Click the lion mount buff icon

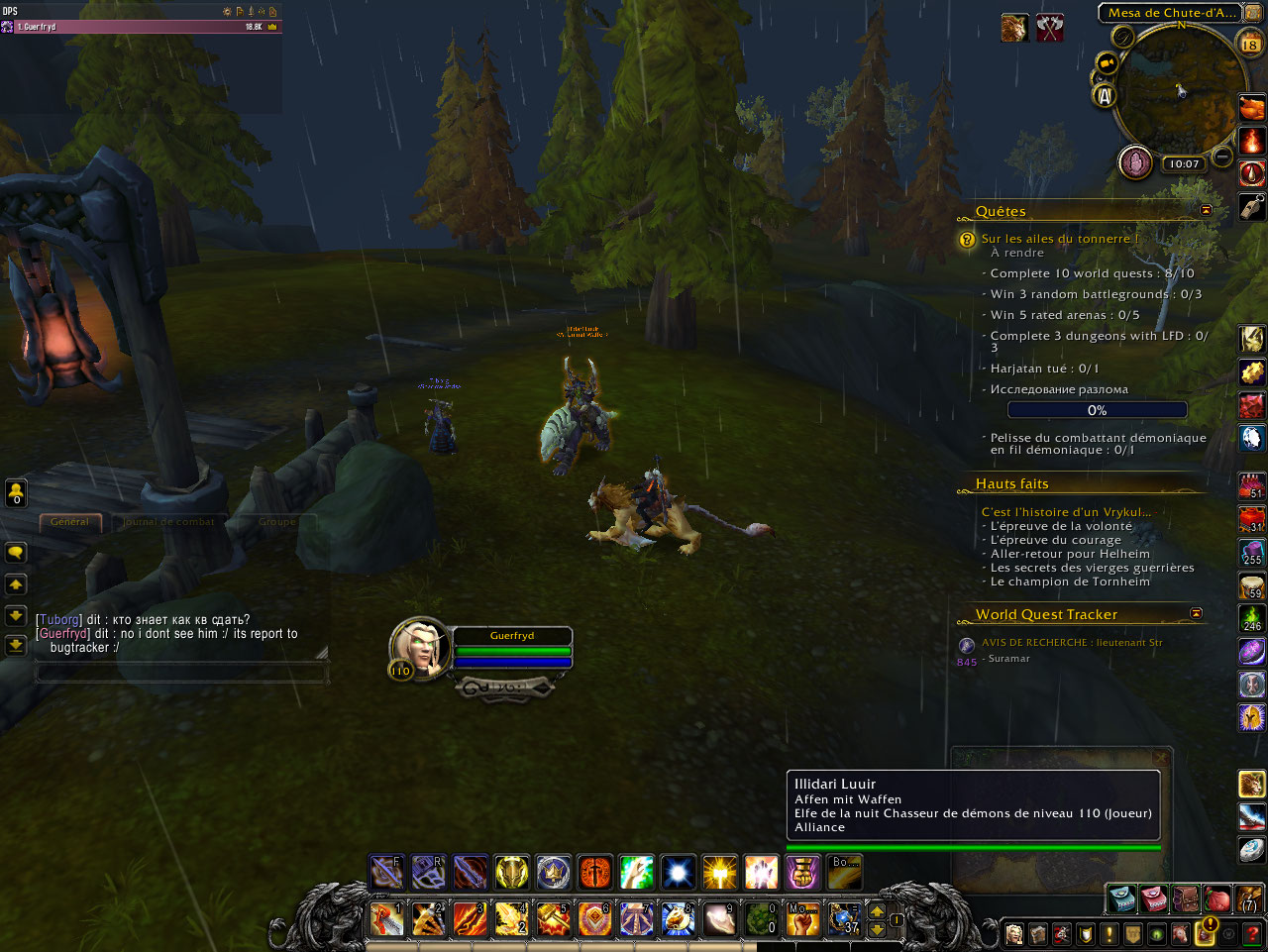(1013, 28)
